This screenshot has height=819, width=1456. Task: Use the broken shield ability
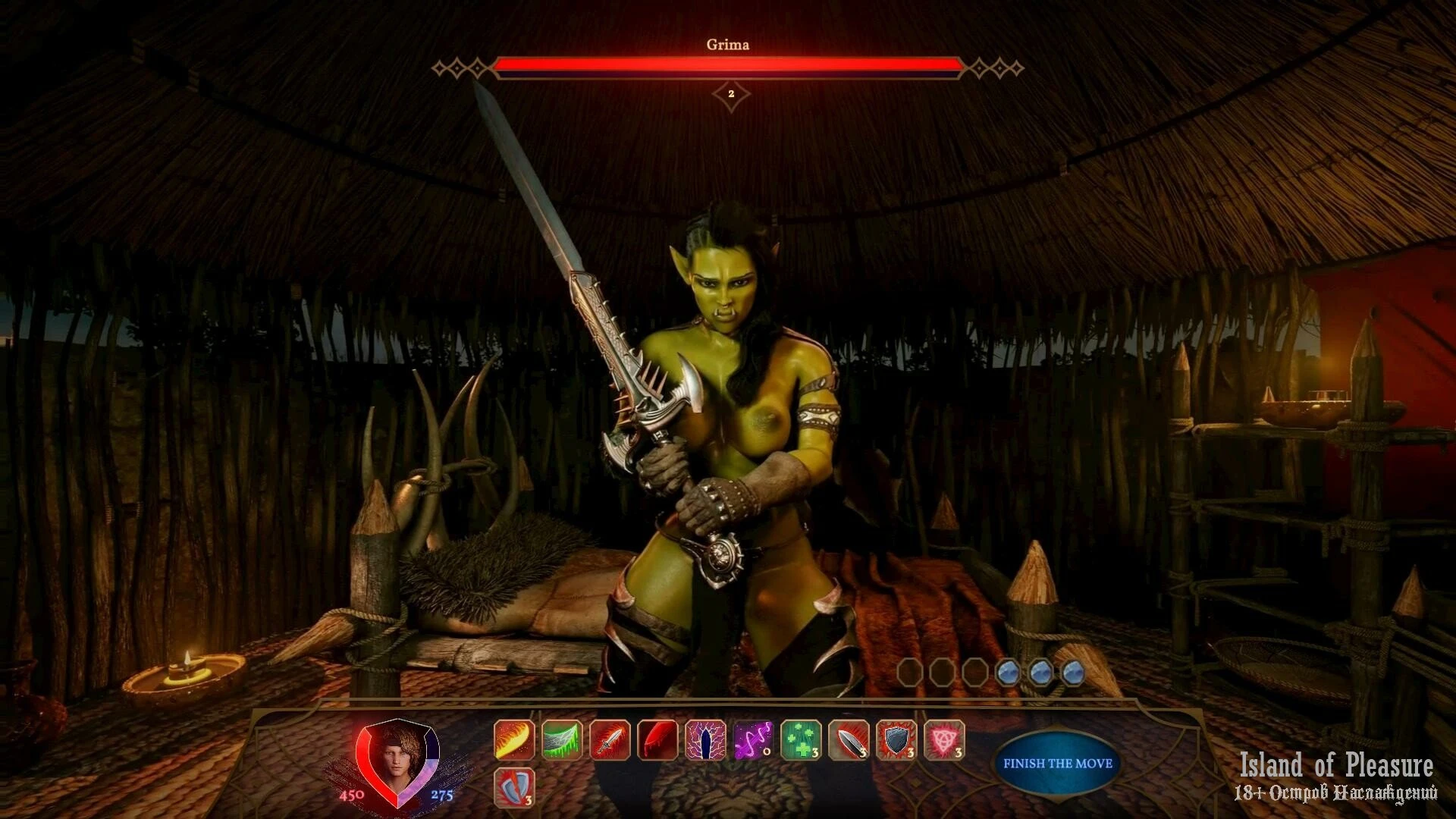pyautogui.click(x=514, y=787)
